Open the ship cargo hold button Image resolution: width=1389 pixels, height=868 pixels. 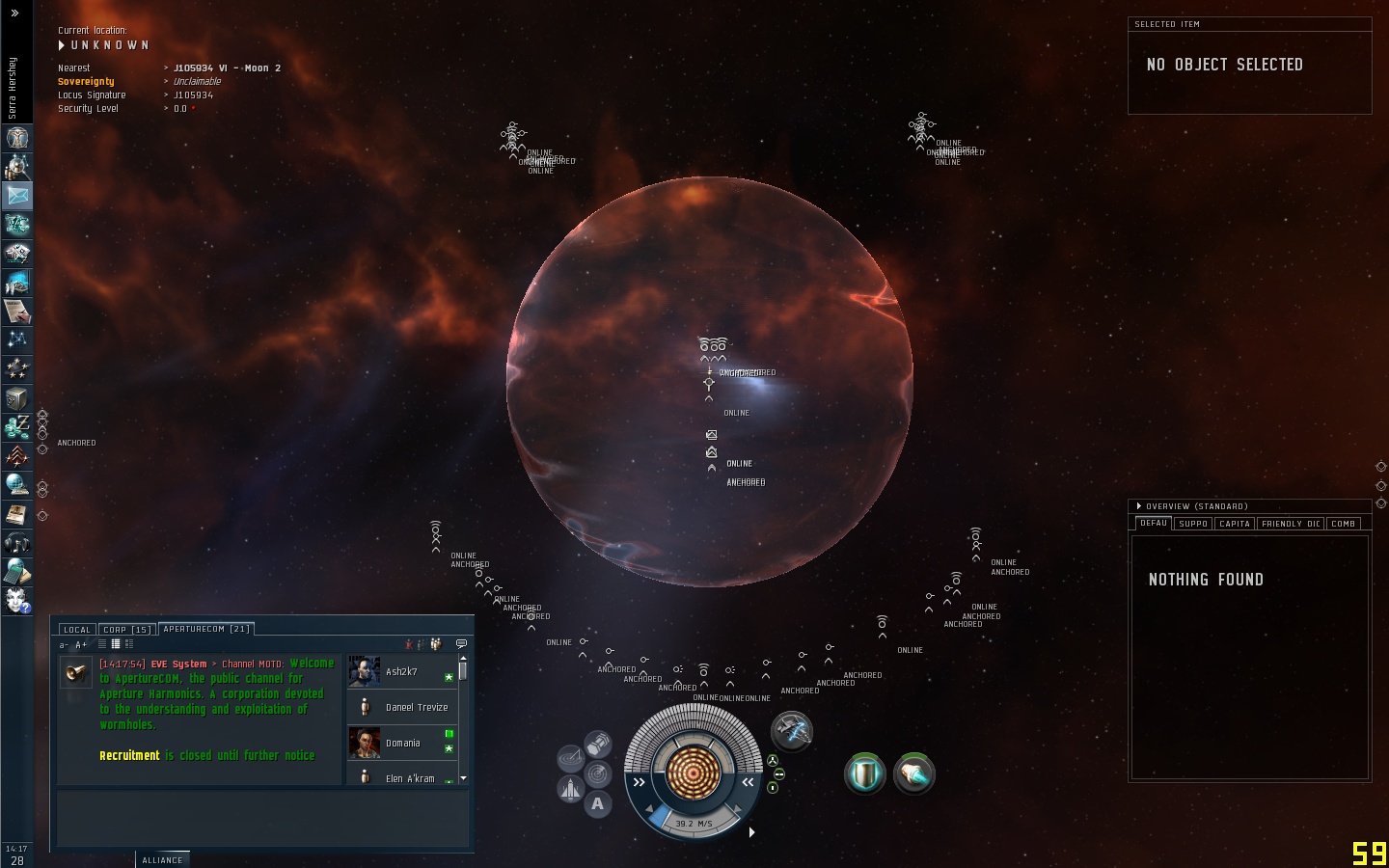click(x=598, y=744)
